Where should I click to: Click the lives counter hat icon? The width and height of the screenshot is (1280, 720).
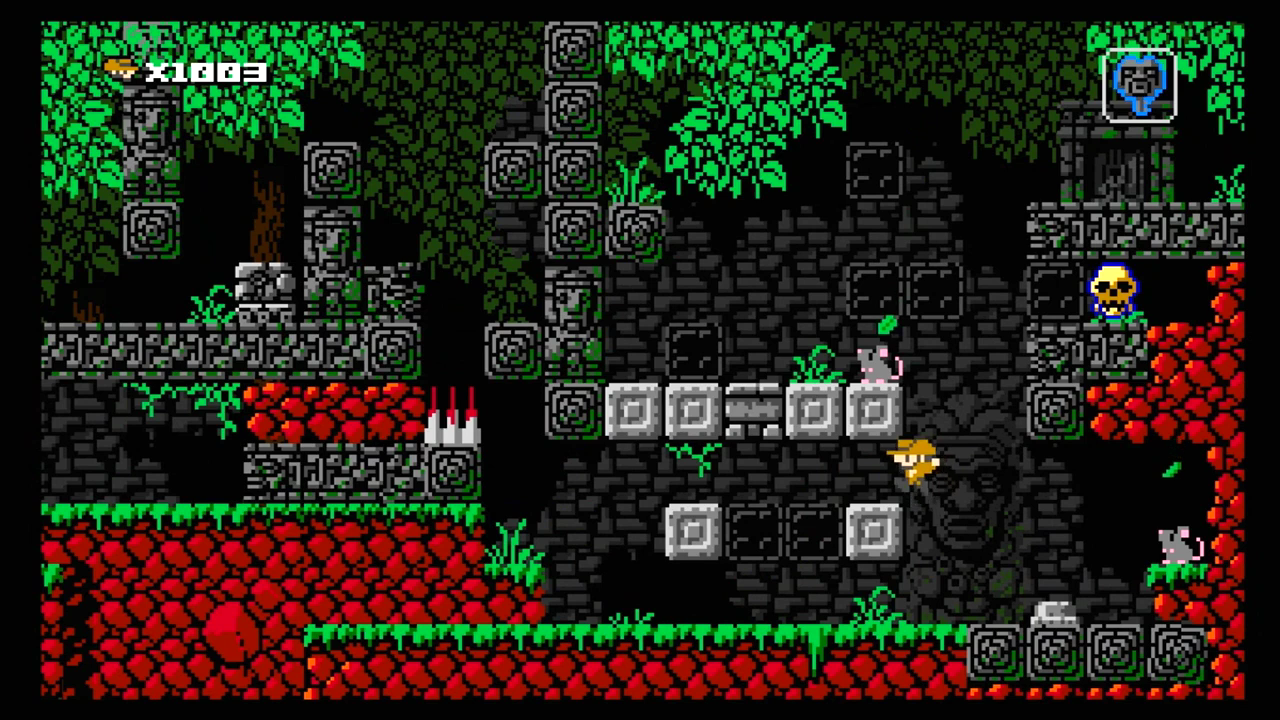click(x=120, y=68)
